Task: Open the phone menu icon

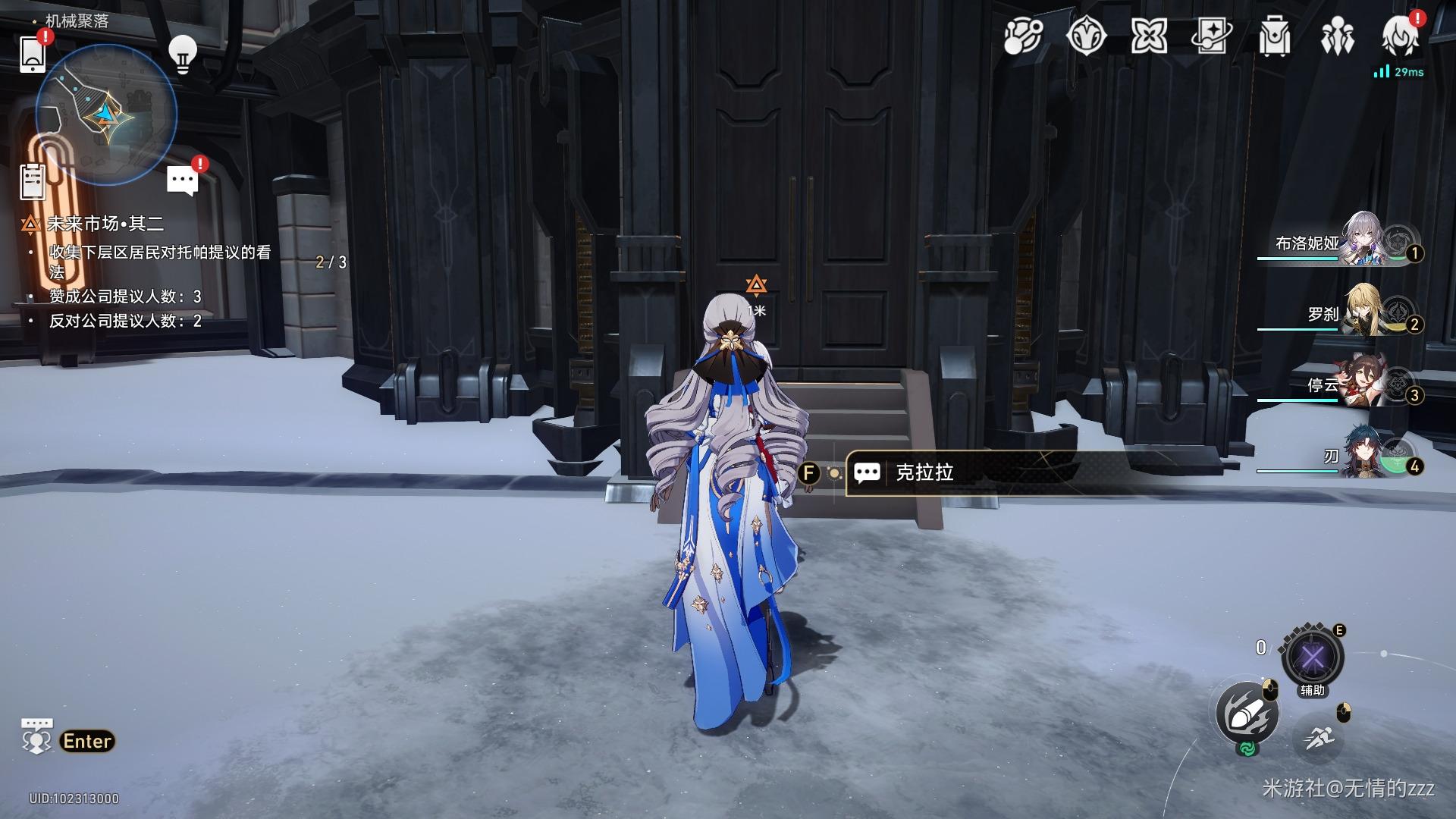Action: [x=33, y=53]
